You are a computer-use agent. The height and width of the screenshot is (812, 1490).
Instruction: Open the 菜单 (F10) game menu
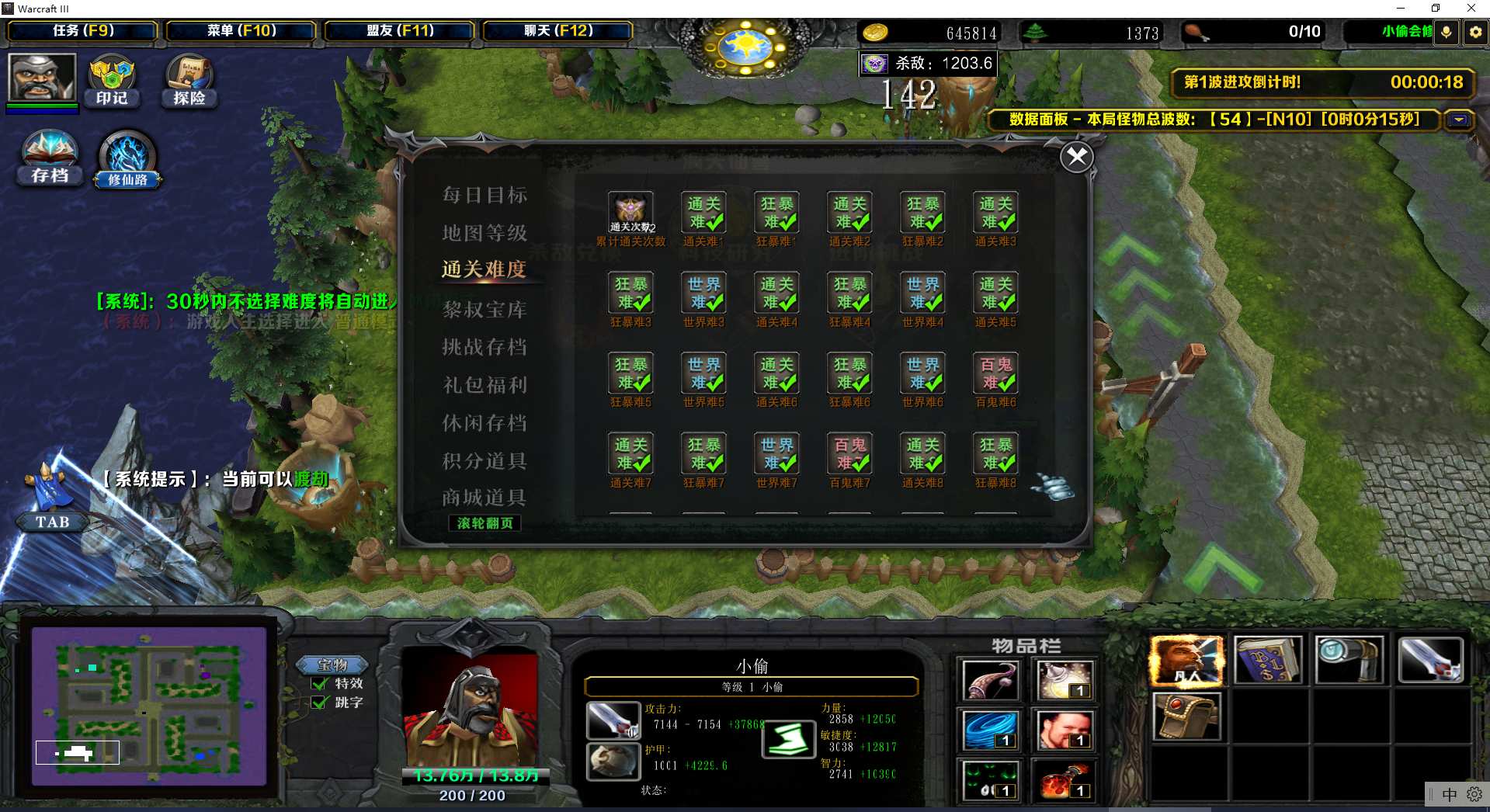241,31
